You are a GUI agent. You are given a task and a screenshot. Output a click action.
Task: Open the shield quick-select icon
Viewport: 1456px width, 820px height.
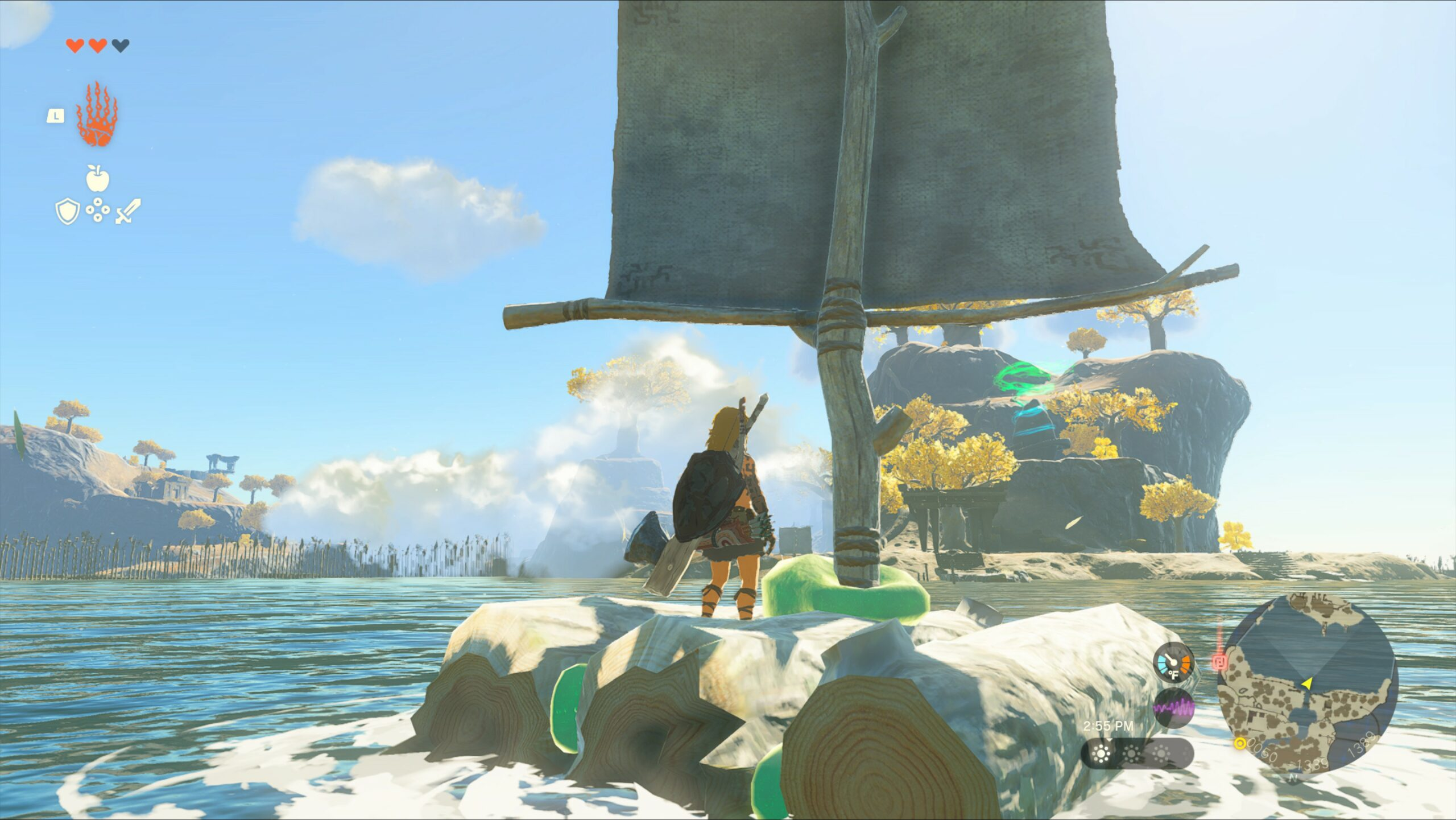67,211
